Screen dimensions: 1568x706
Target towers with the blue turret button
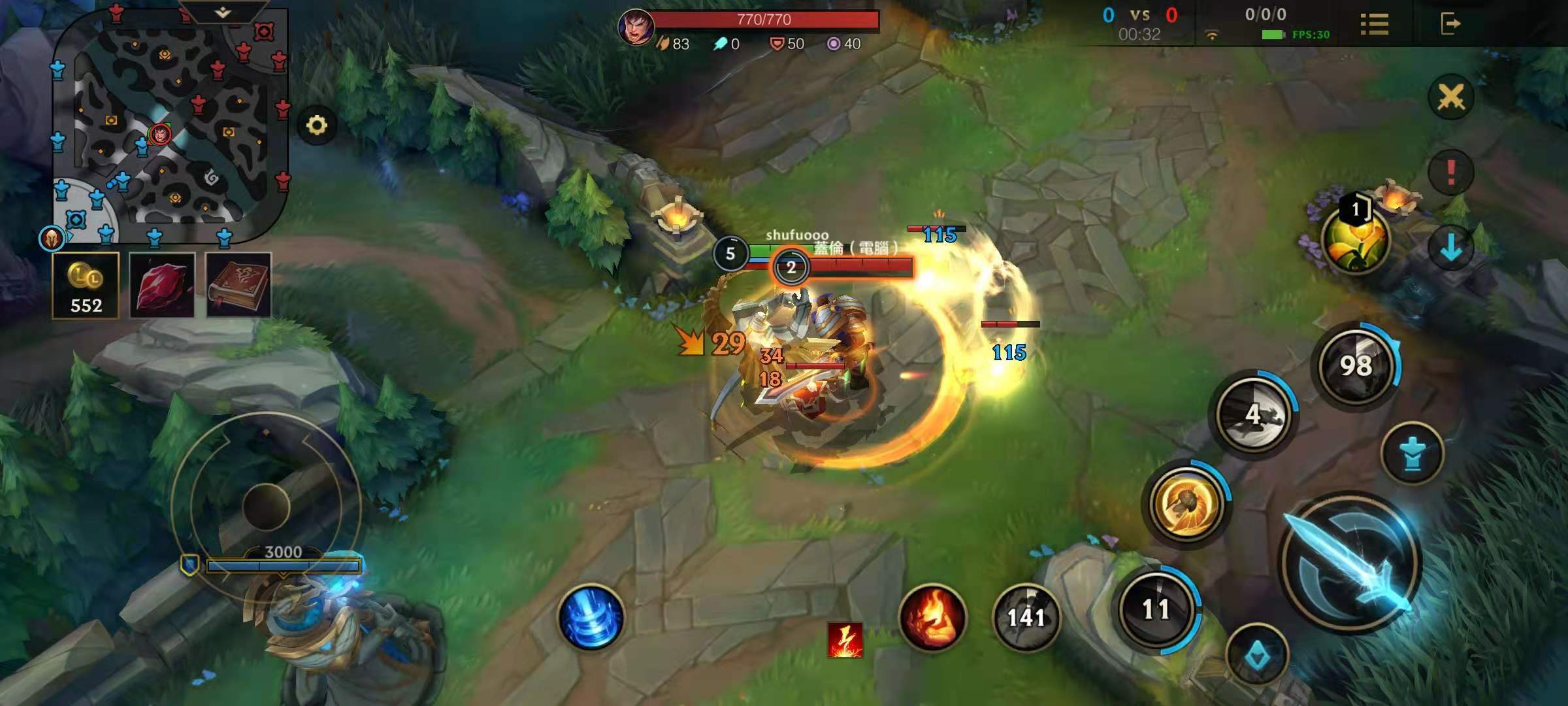tap(1412, 454)
